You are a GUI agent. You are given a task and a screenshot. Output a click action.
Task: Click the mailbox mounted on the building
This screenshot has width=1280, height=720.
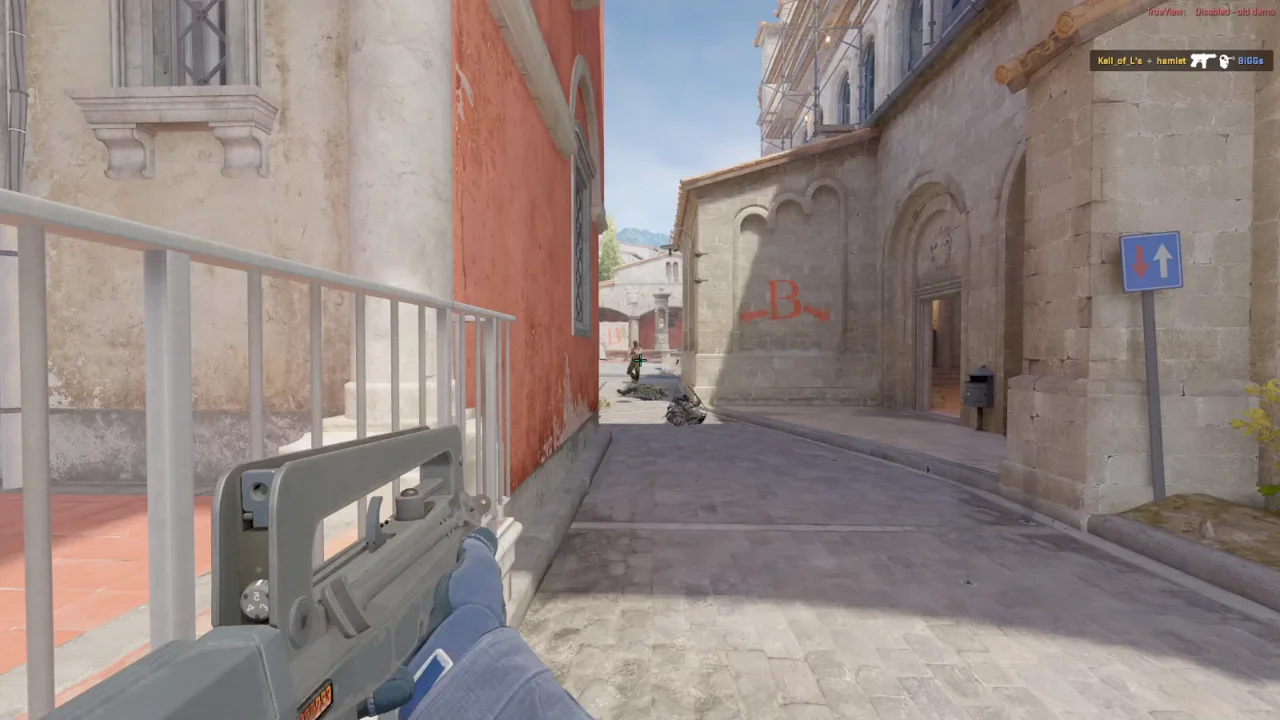(980, 388)
